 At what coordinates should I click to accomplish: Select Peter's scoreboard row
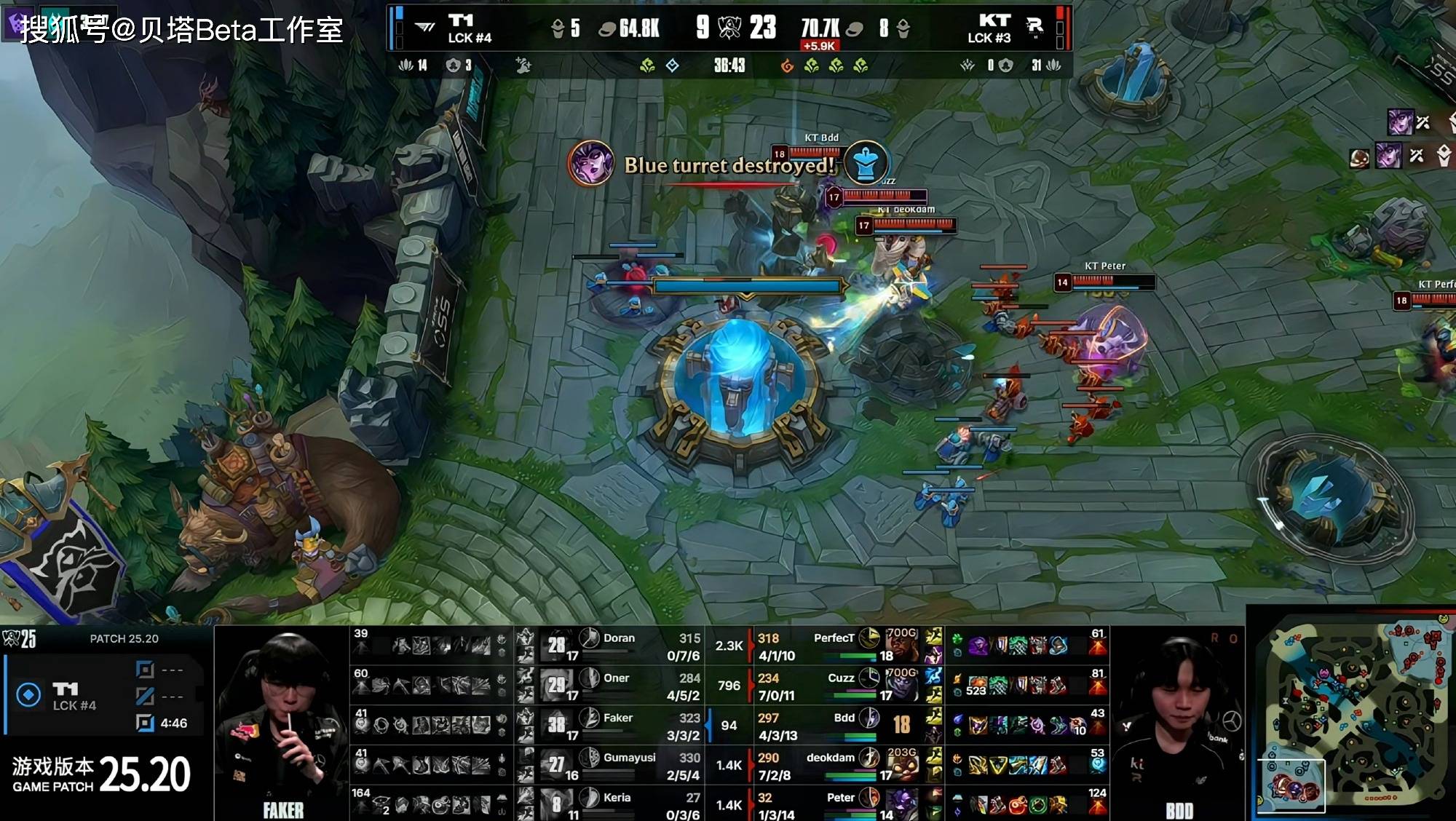click(x=837, y=804)
